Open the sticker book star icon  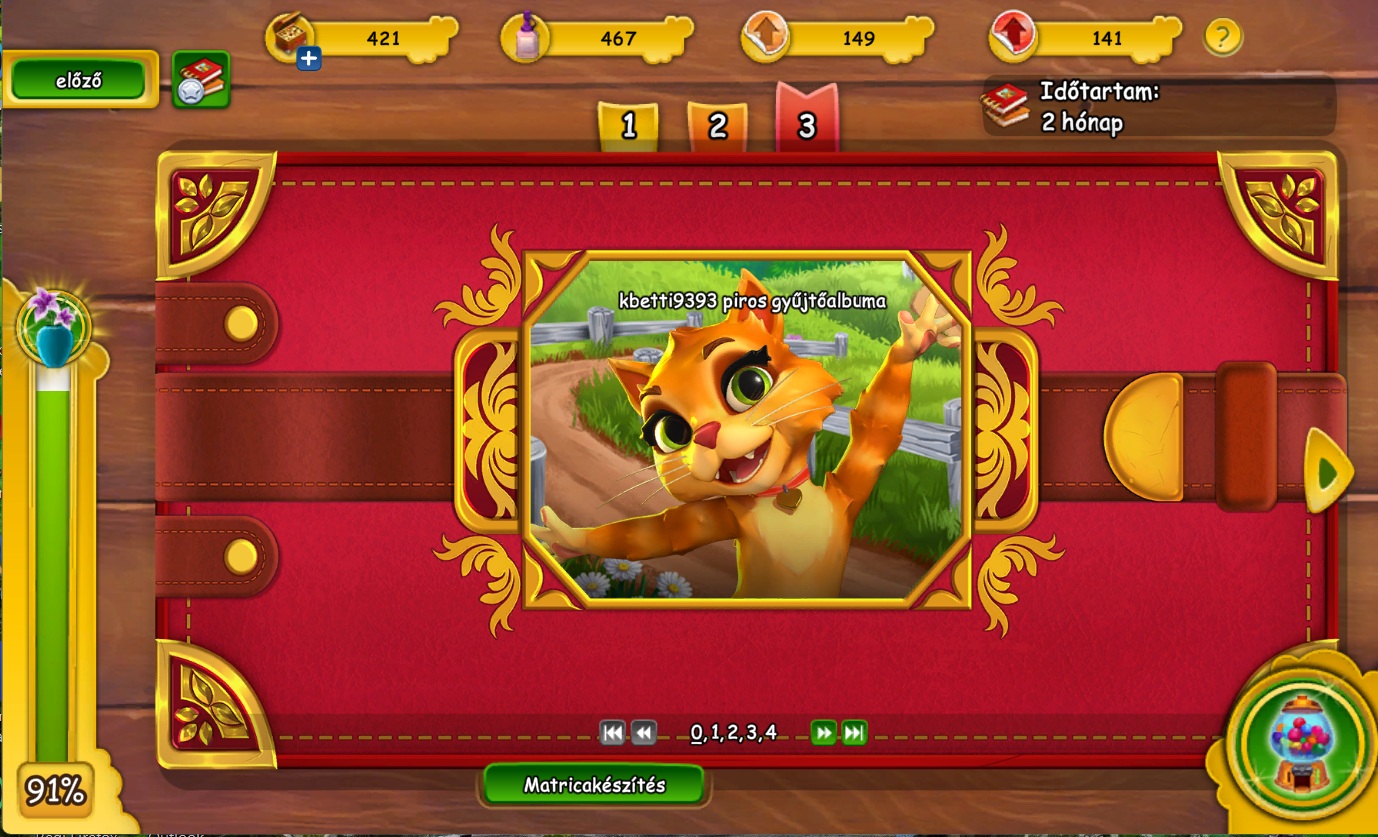point(201,79)
